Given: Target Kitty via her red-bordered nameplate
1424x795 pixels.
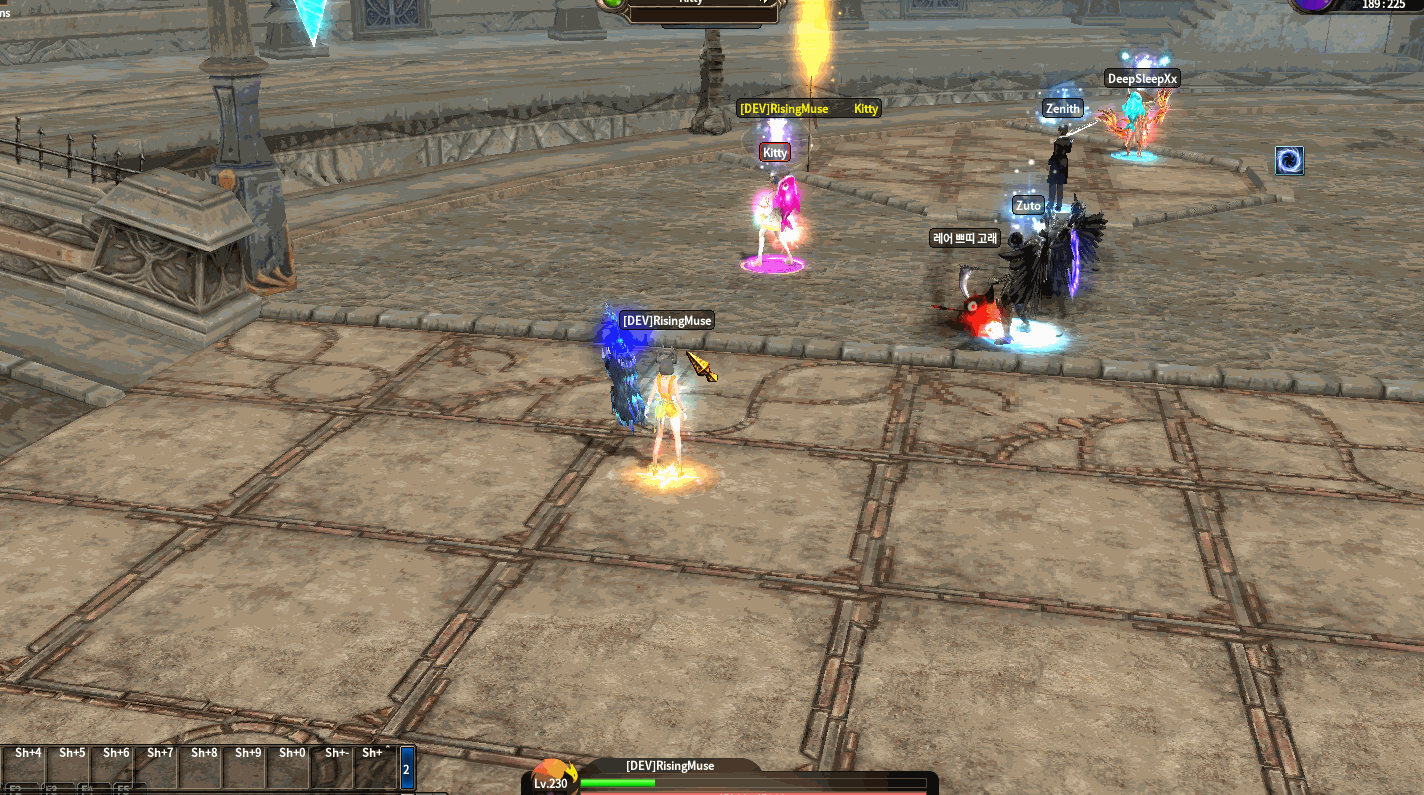Looking at the screenshot, I should (775, 152).
